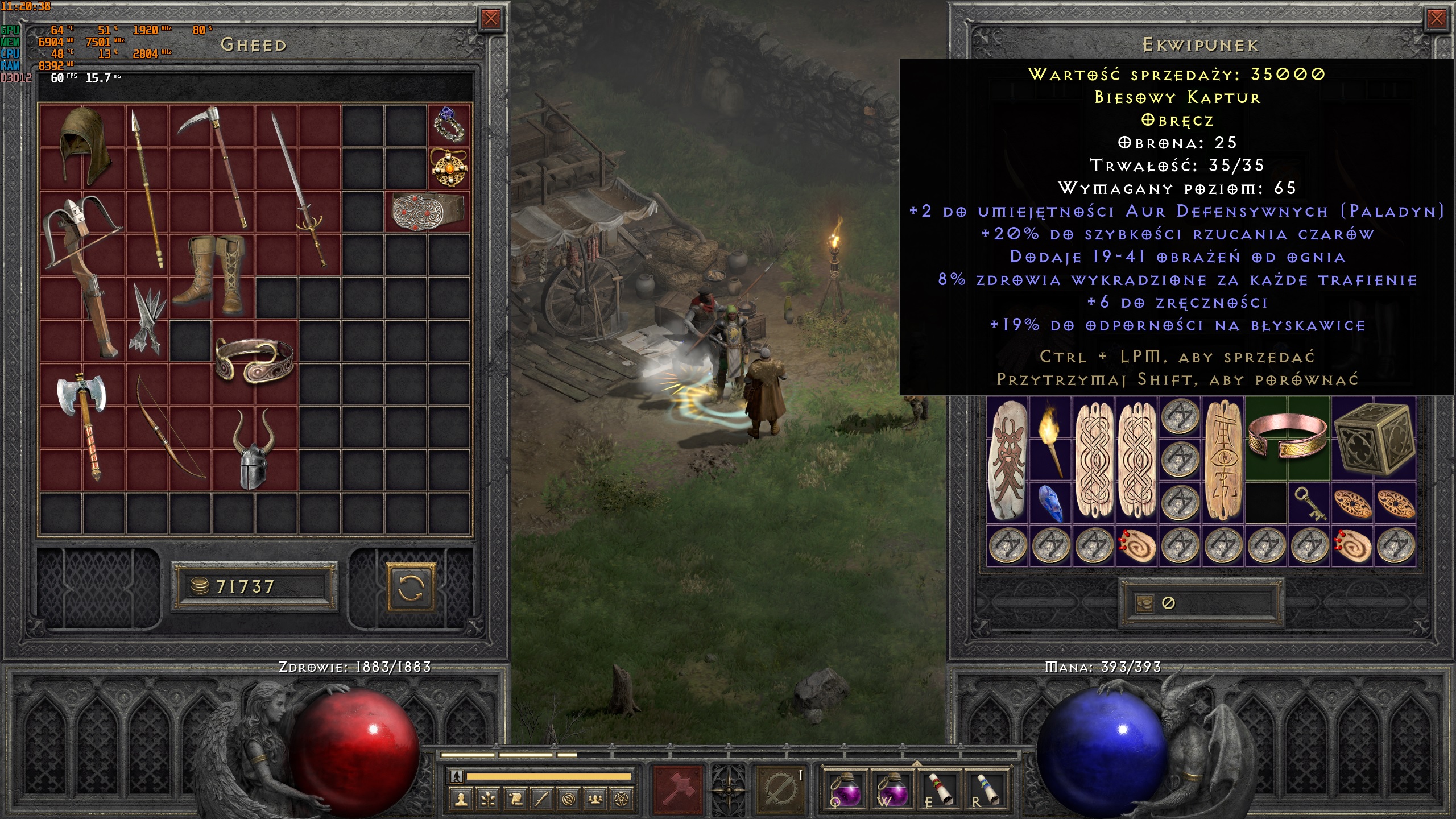
Task: Select the ornate belt in the shop
Action: [428, 212]
